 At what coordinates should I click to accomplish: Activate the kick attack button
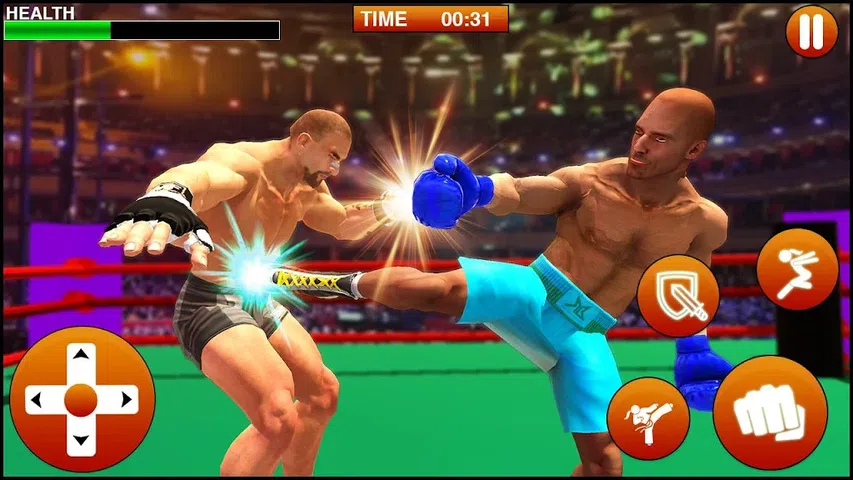pos(648,418)
